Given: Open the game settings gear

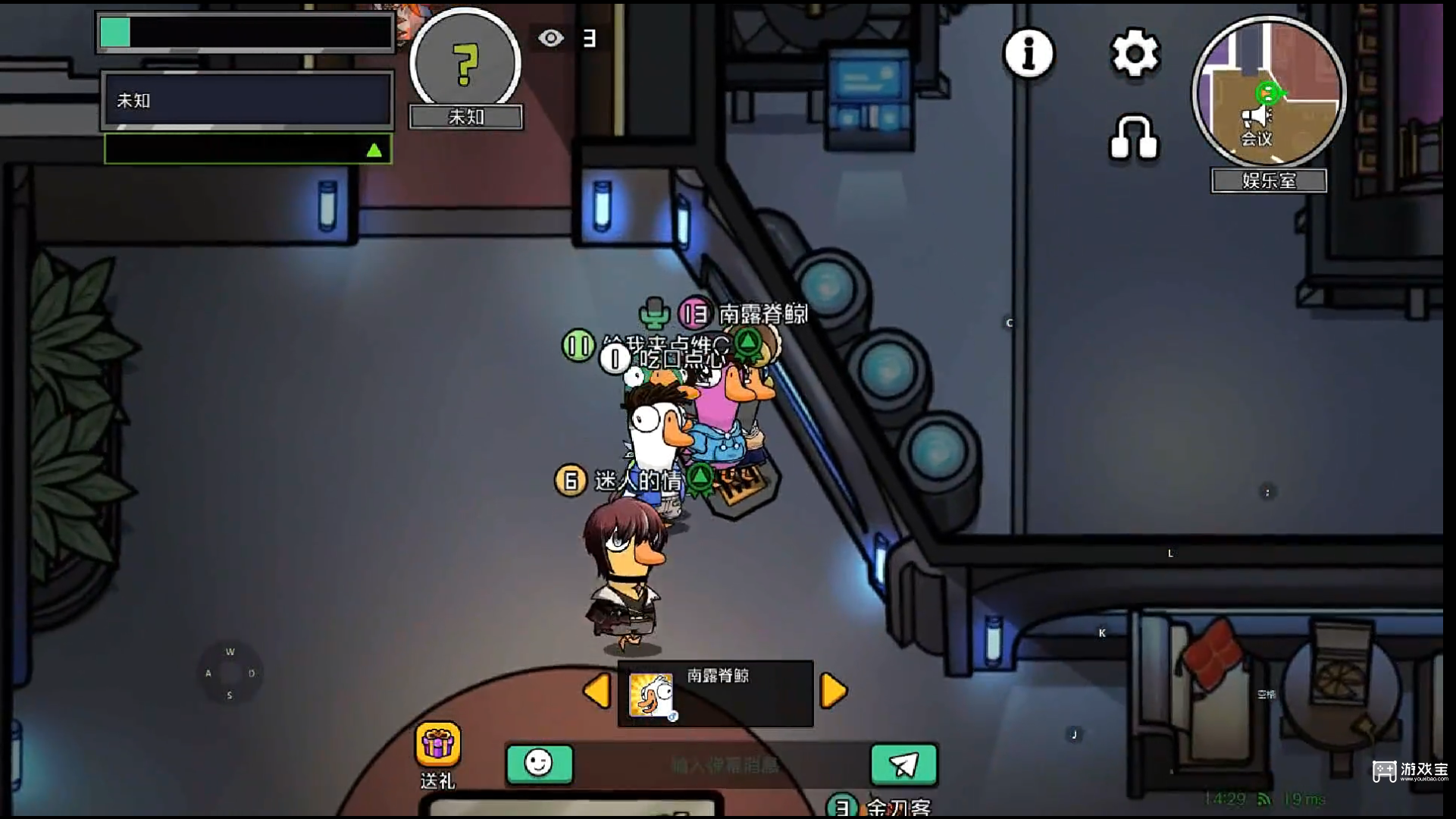Looking at the screenshot, I should (x=1134, y=53).
